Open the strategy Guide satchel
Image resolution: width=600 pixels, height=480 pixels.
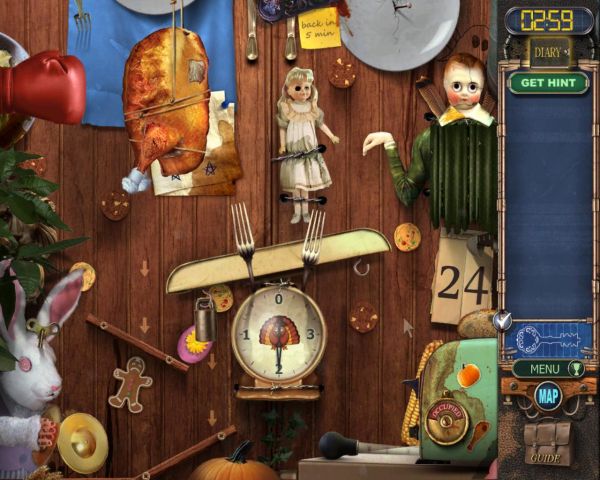coord(546,440)
